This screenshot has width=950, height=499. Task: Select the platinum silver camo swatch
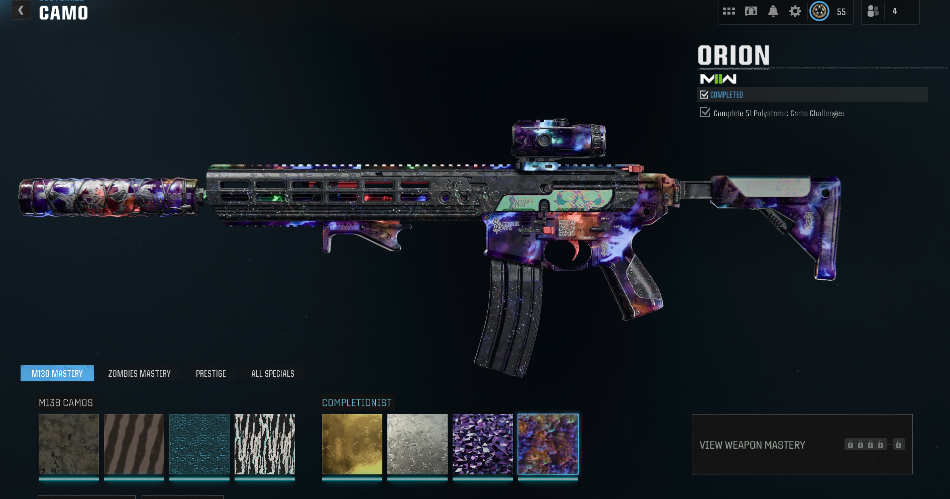click(x=417, y=444)
